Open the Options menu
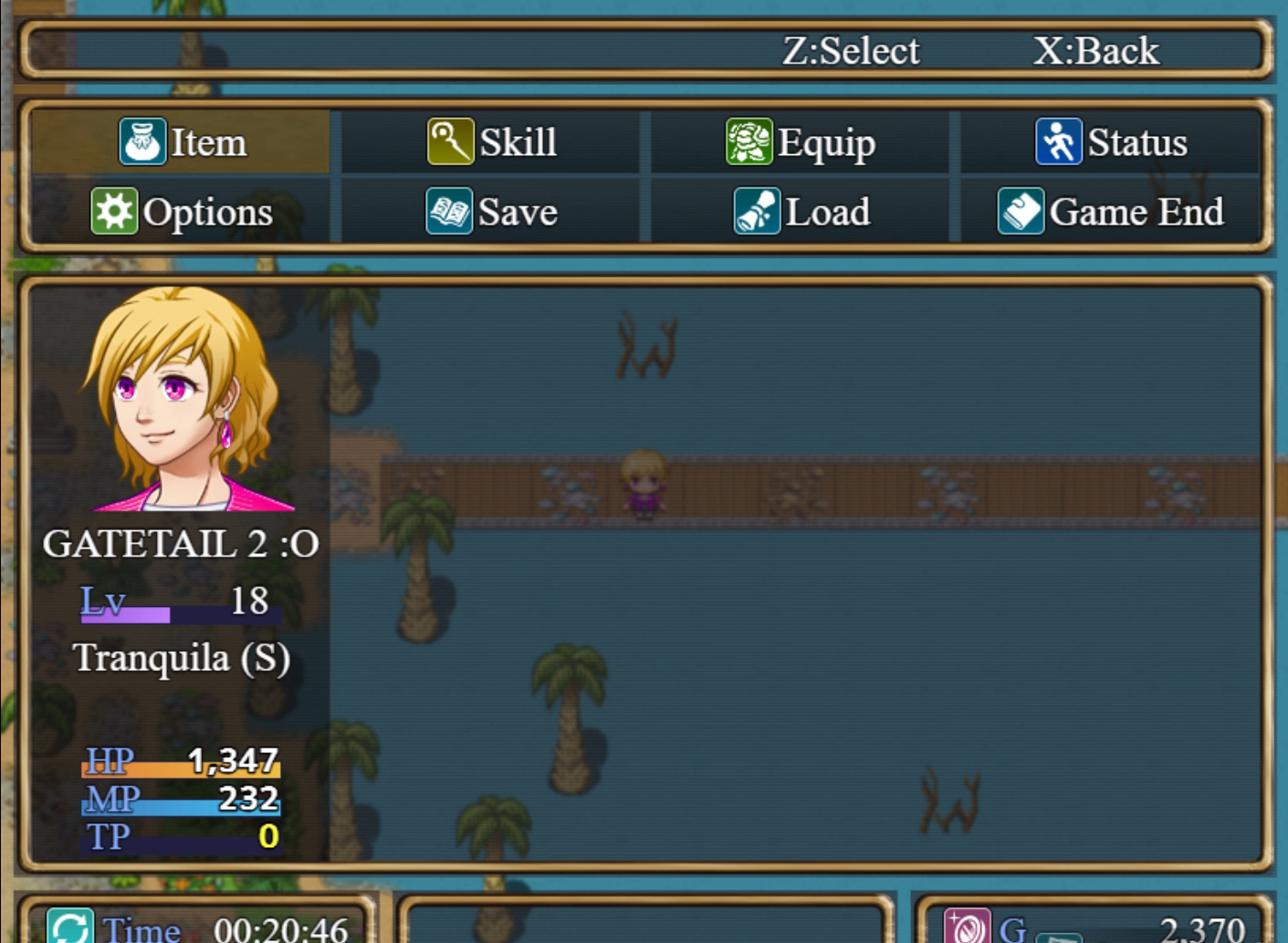 183,212
